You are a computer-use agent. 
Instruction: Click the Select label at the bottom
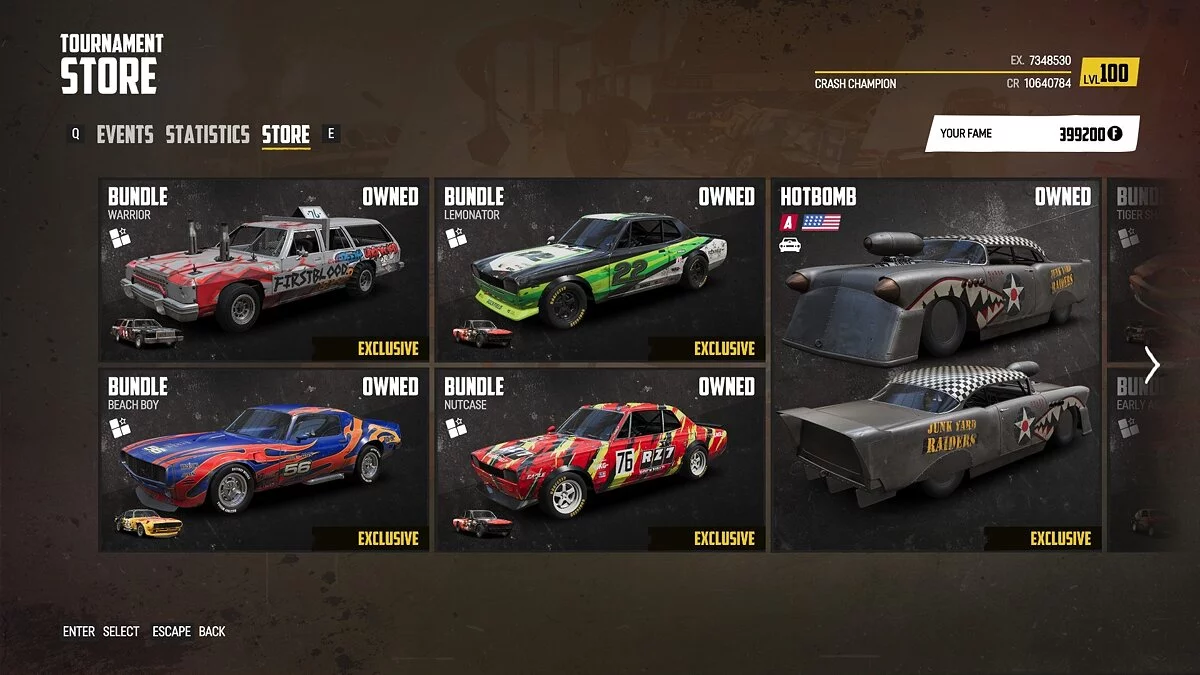[x=121, y=631]
